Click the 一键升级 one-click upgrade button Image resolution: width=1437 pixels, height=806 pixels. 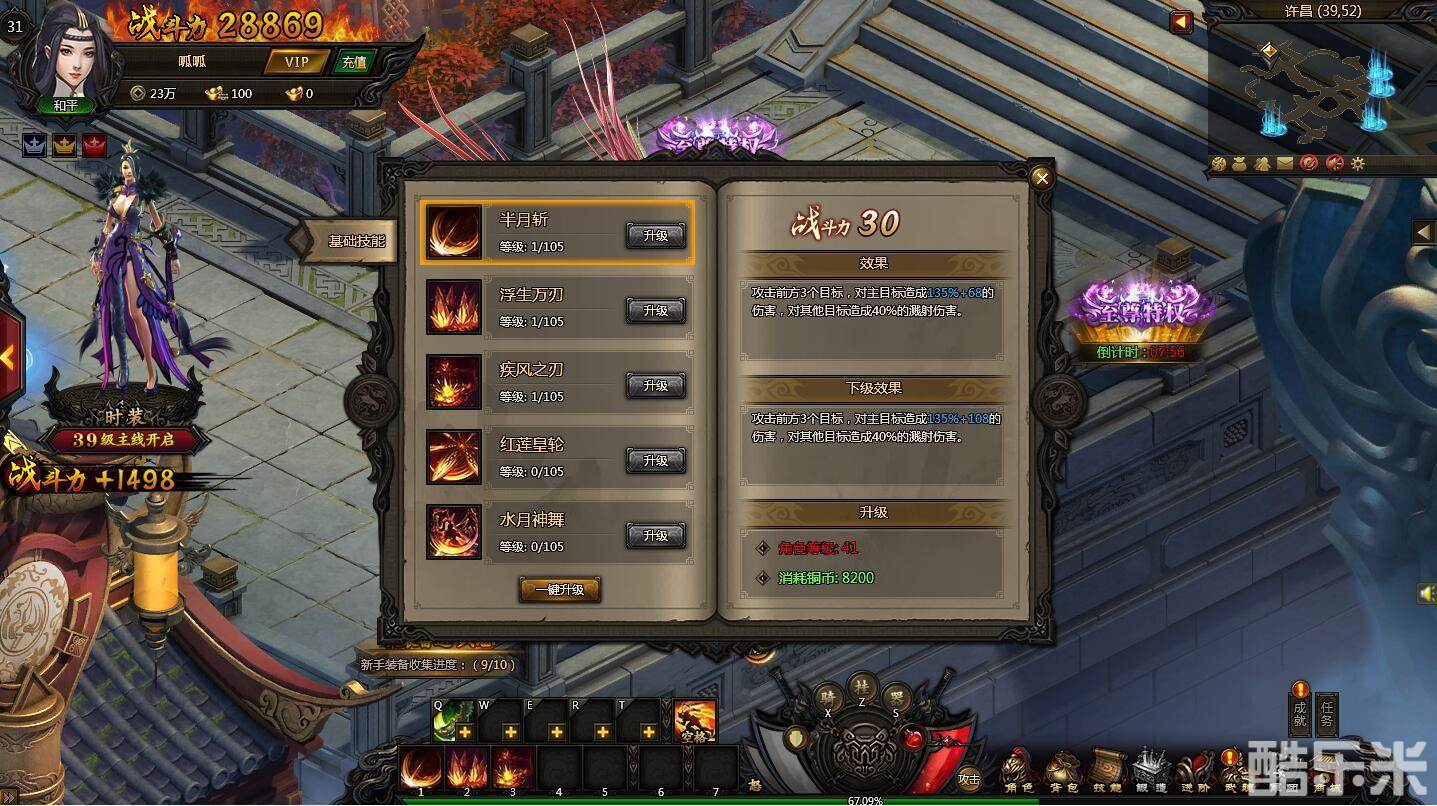(x=559, y=590)
